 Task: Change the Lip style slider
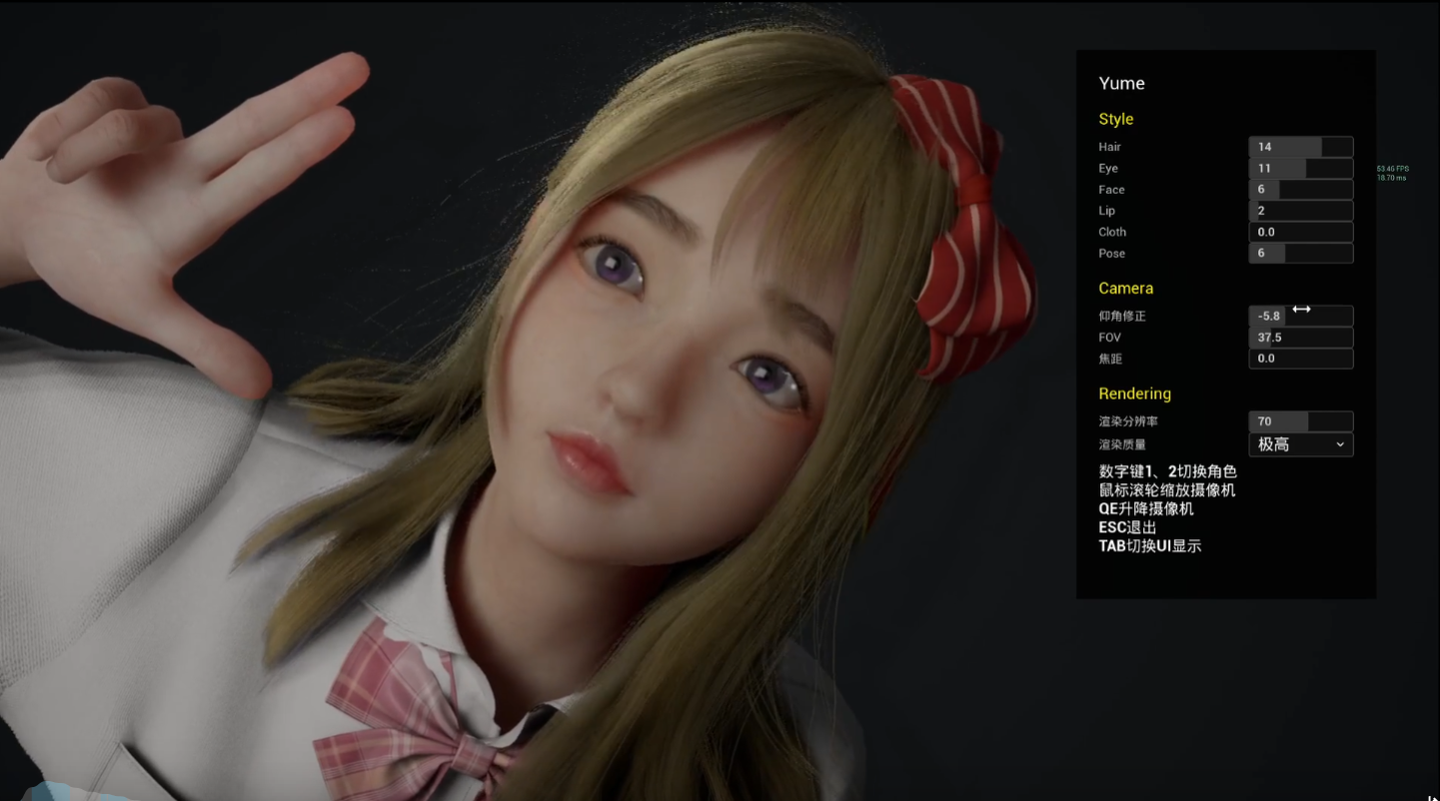pyautogui.click(x=1300, y=211)
